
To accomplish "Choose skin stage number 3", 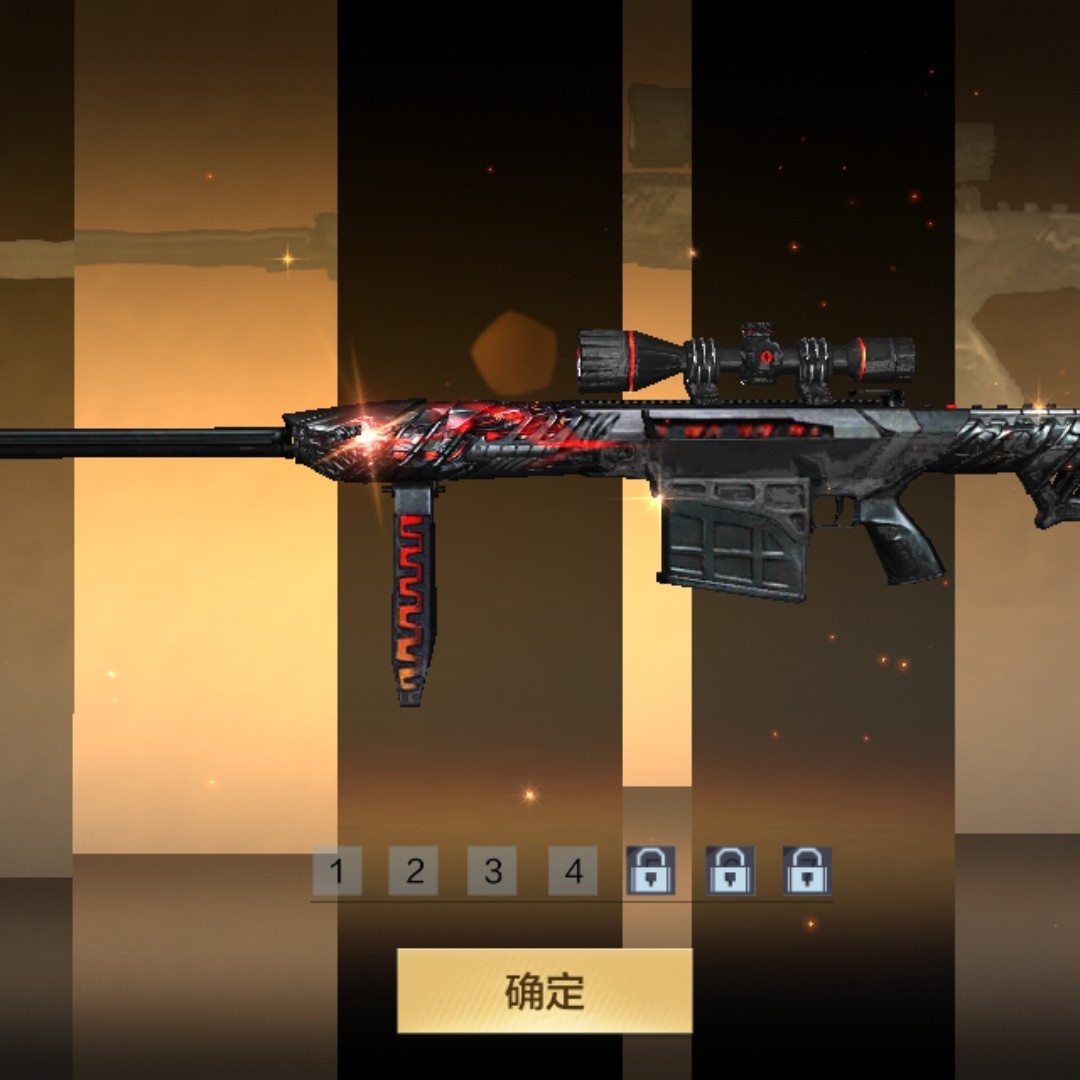I will [x=492, y=871].
